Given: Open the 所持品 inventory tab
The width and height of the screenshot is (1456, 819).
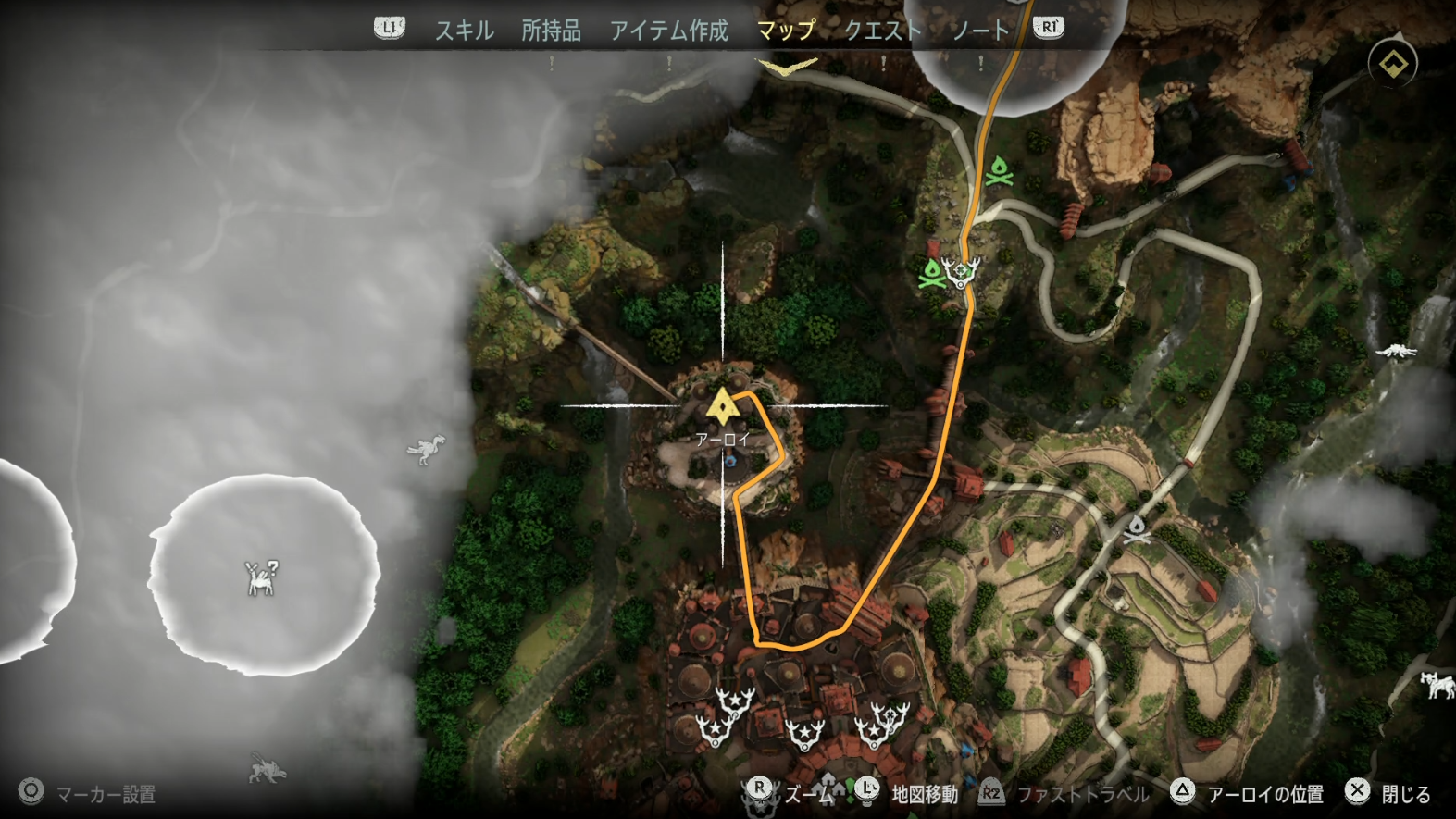Looking at the screenshot, I should 551,31.
